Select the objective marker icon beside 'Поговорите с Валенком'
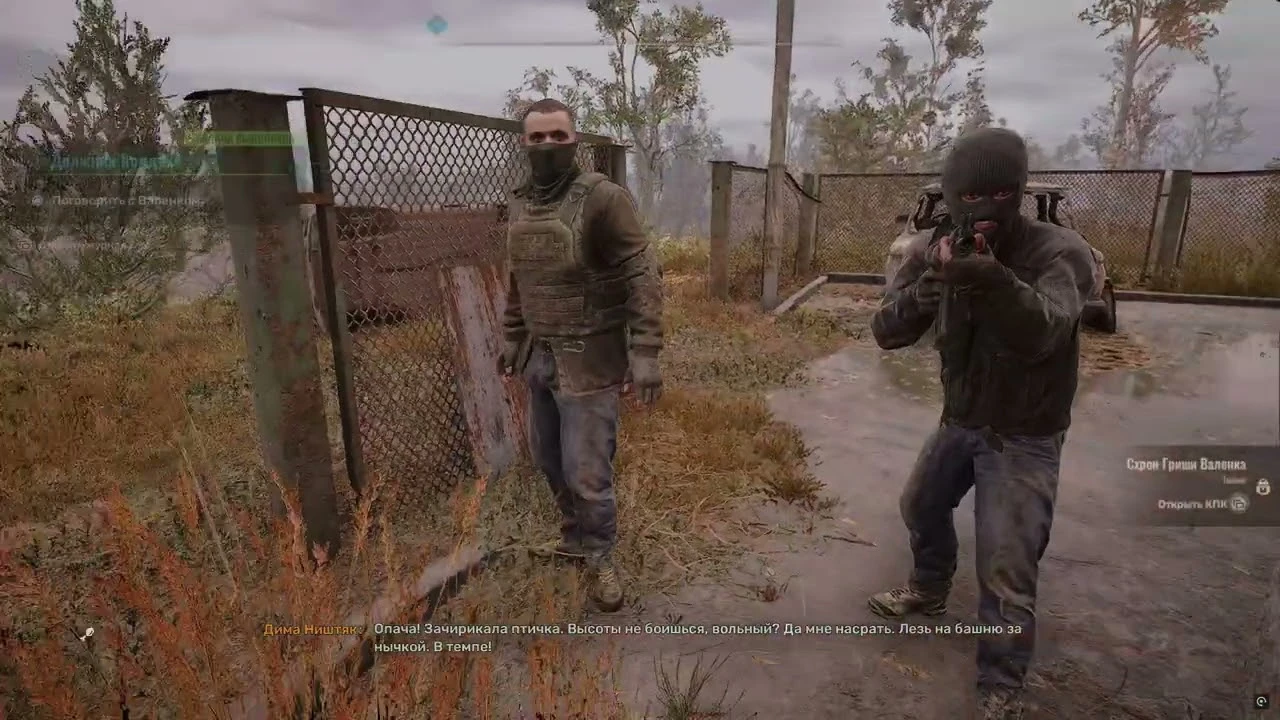Viewport: 1280px width, 720px height. tap(37, 201)
